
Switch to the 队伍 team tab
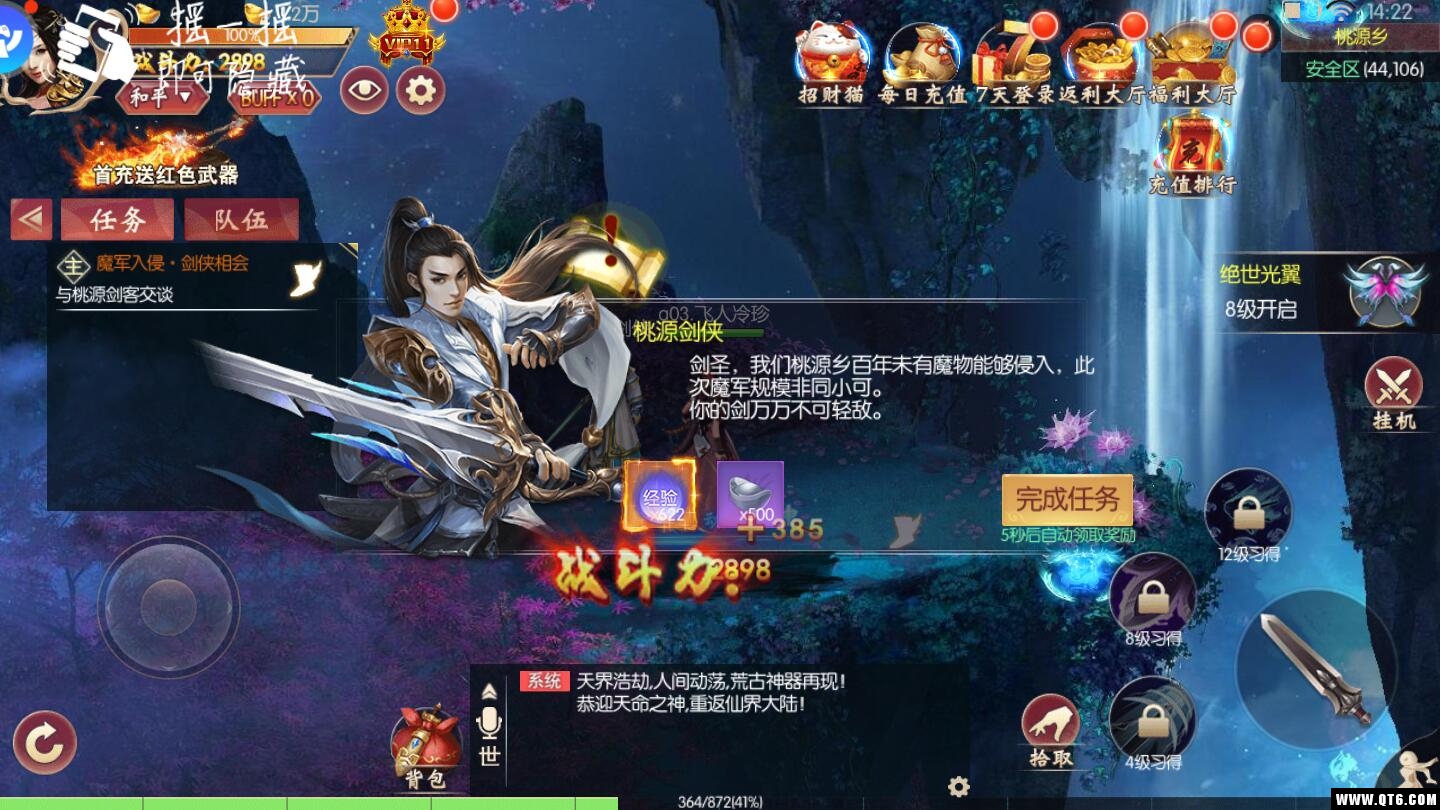(240, 219)
